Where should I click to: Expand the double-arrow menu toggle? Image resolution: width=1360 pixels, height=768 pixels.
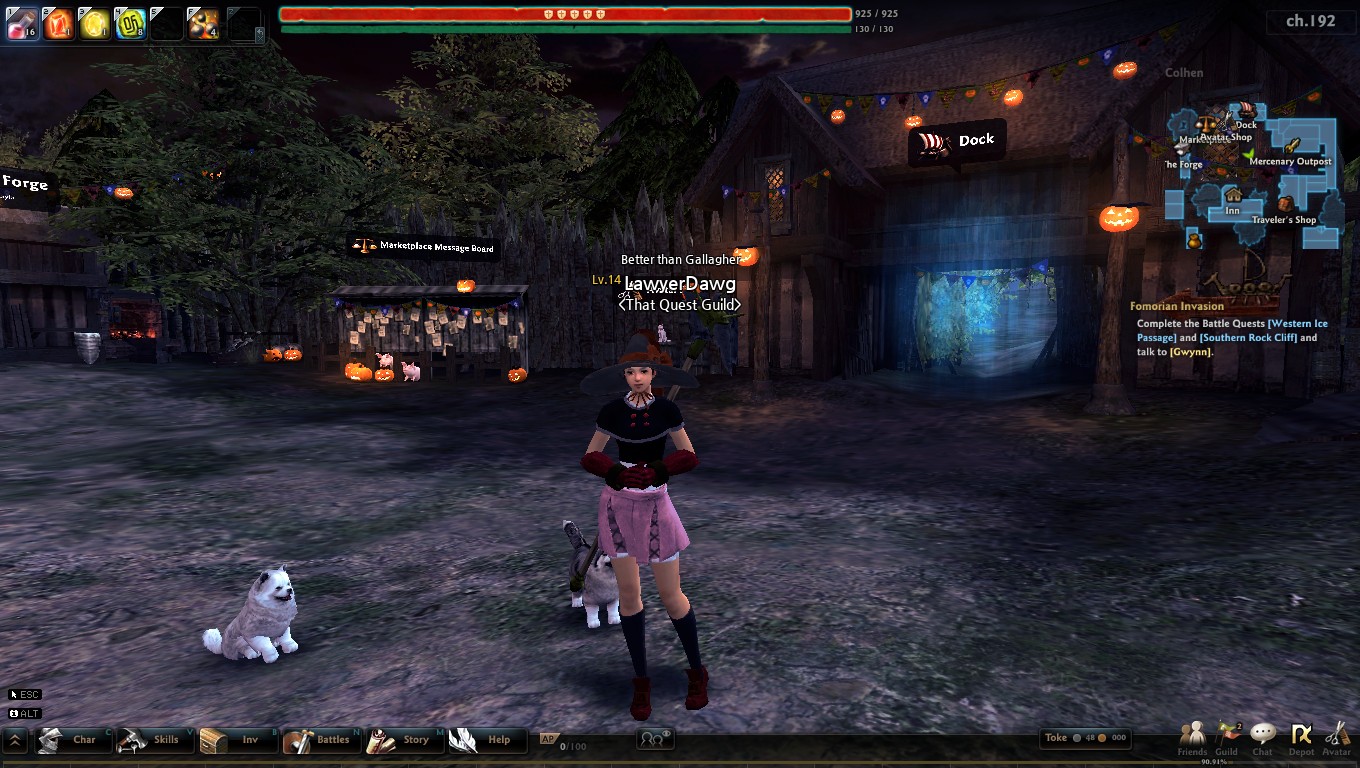tap(15, 740)
